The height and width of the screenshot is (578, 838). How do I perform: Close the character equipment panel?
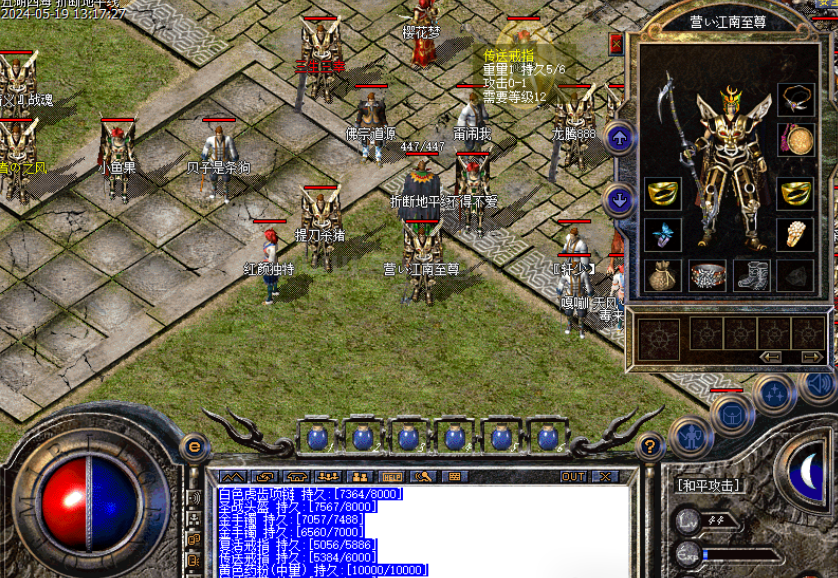pyautogui.click(x=616, y=44)
